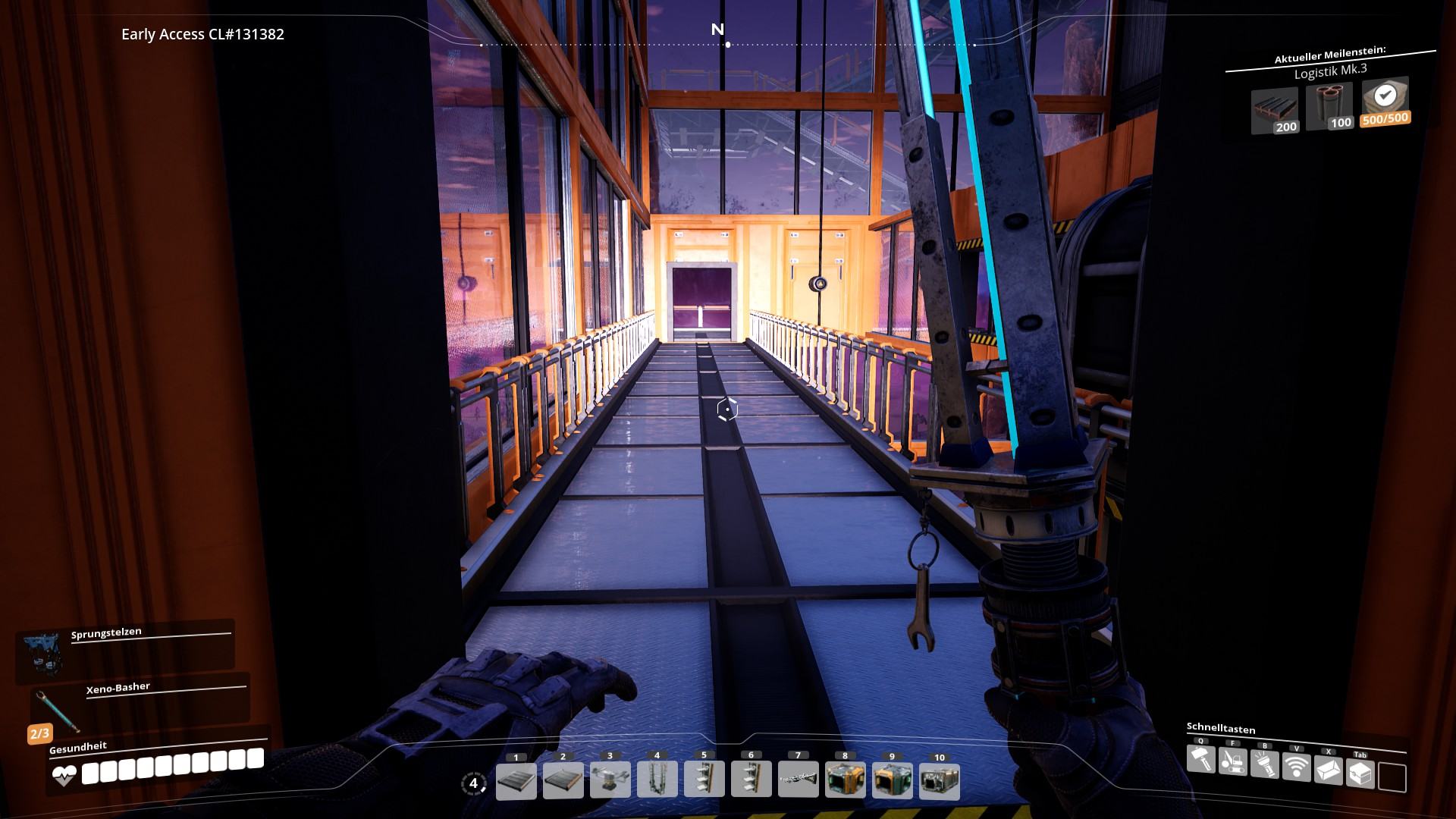Select the grey container in slot 10
The image size is (1456, 819).
tap(940, 781)
